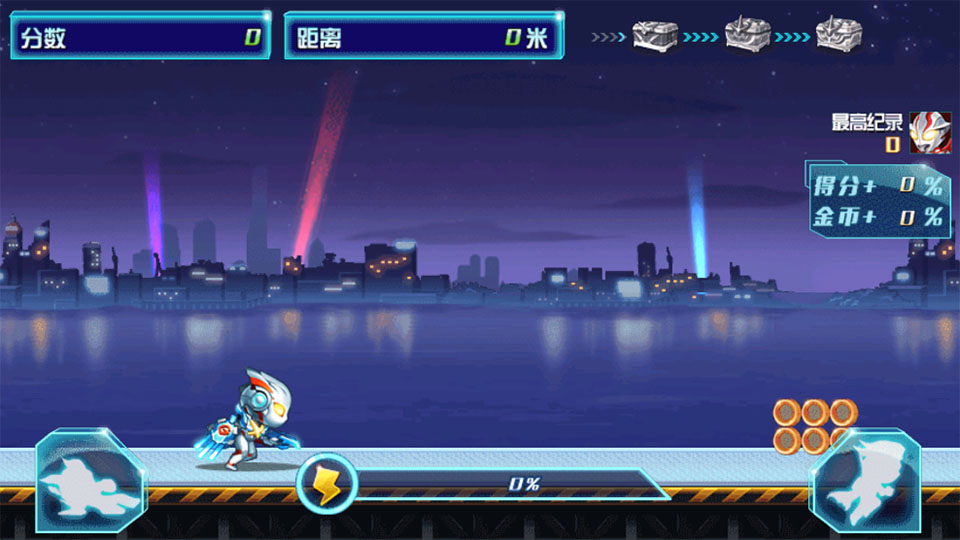
Task: Click the Ultraman high-record avatar
Action: click(x=930, y=132)
